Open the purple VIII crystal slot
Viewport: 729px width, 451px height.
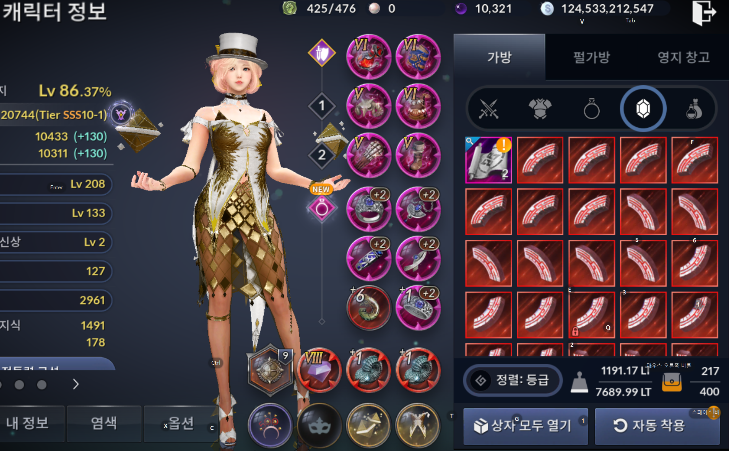[x=319, y=369]
